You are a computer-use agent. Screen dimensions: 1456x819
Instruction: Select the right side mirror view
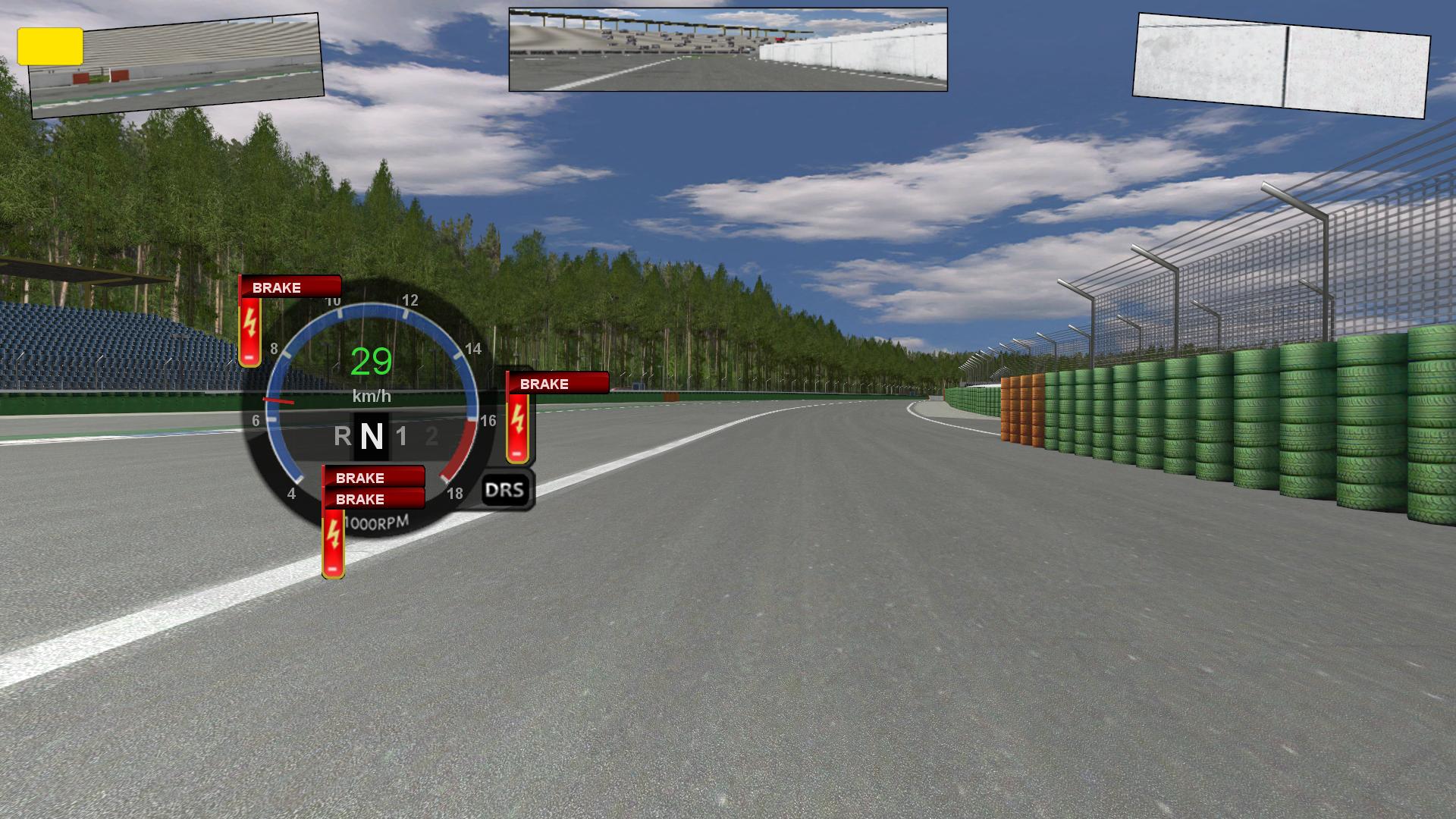point(1280,65)
